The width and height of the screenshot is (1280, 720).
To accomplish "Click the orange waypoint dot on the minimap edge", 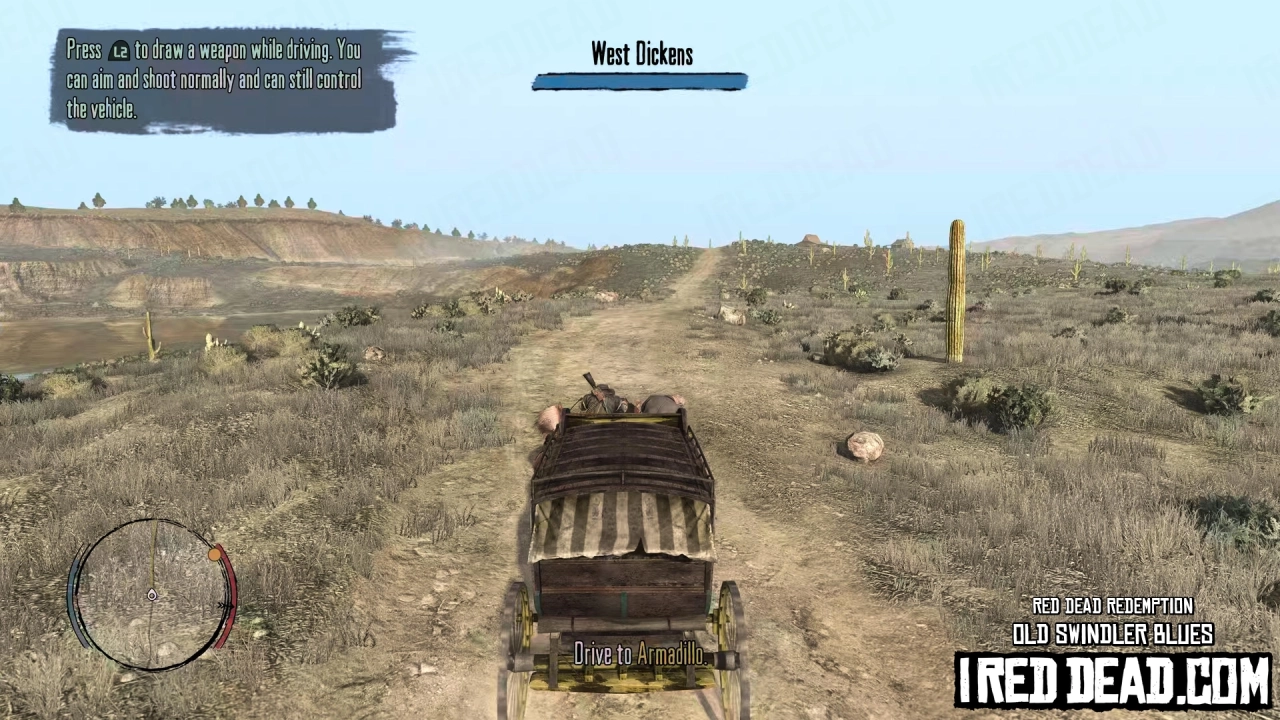I will coord(214,554).
